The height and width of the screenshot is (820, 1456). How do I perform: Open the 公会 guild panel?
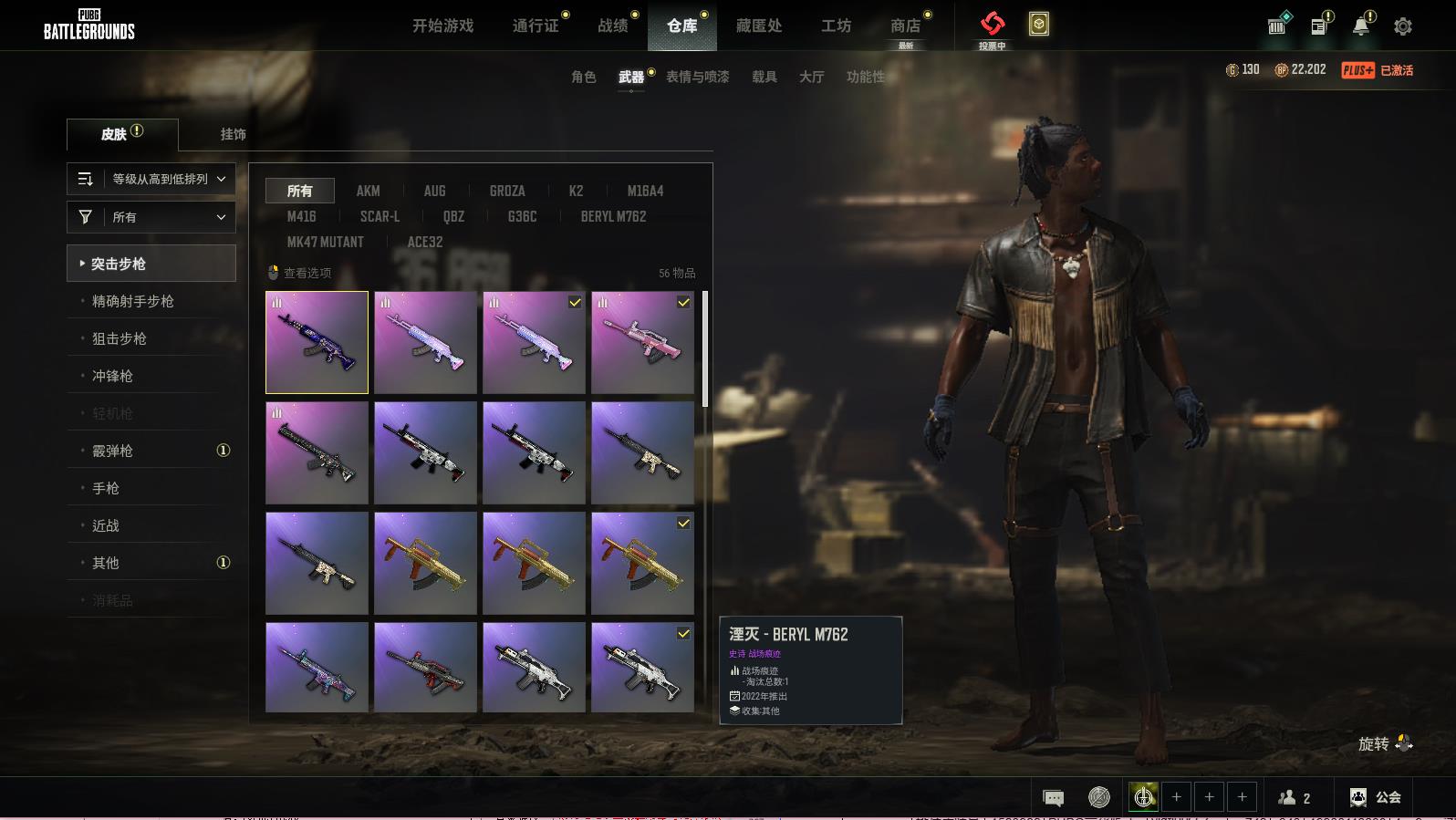click(x=1376, y=797)
